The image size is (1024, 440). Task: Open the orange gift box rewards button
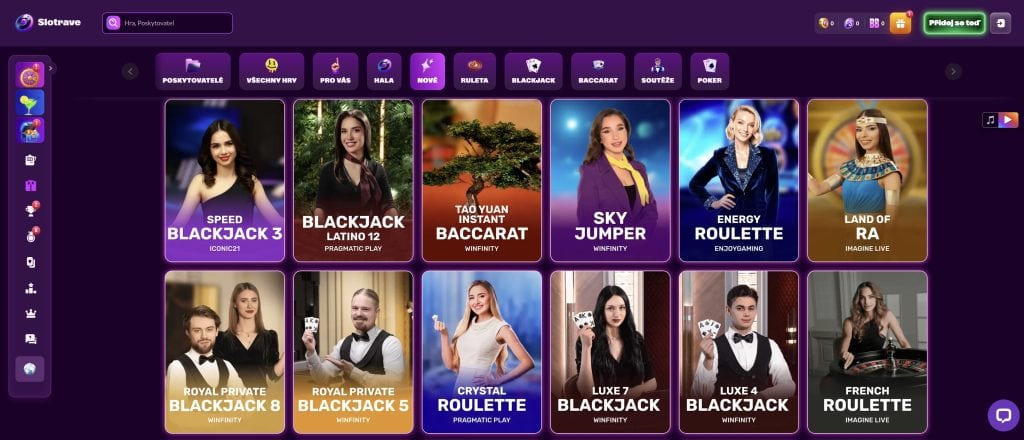point(900,23)
